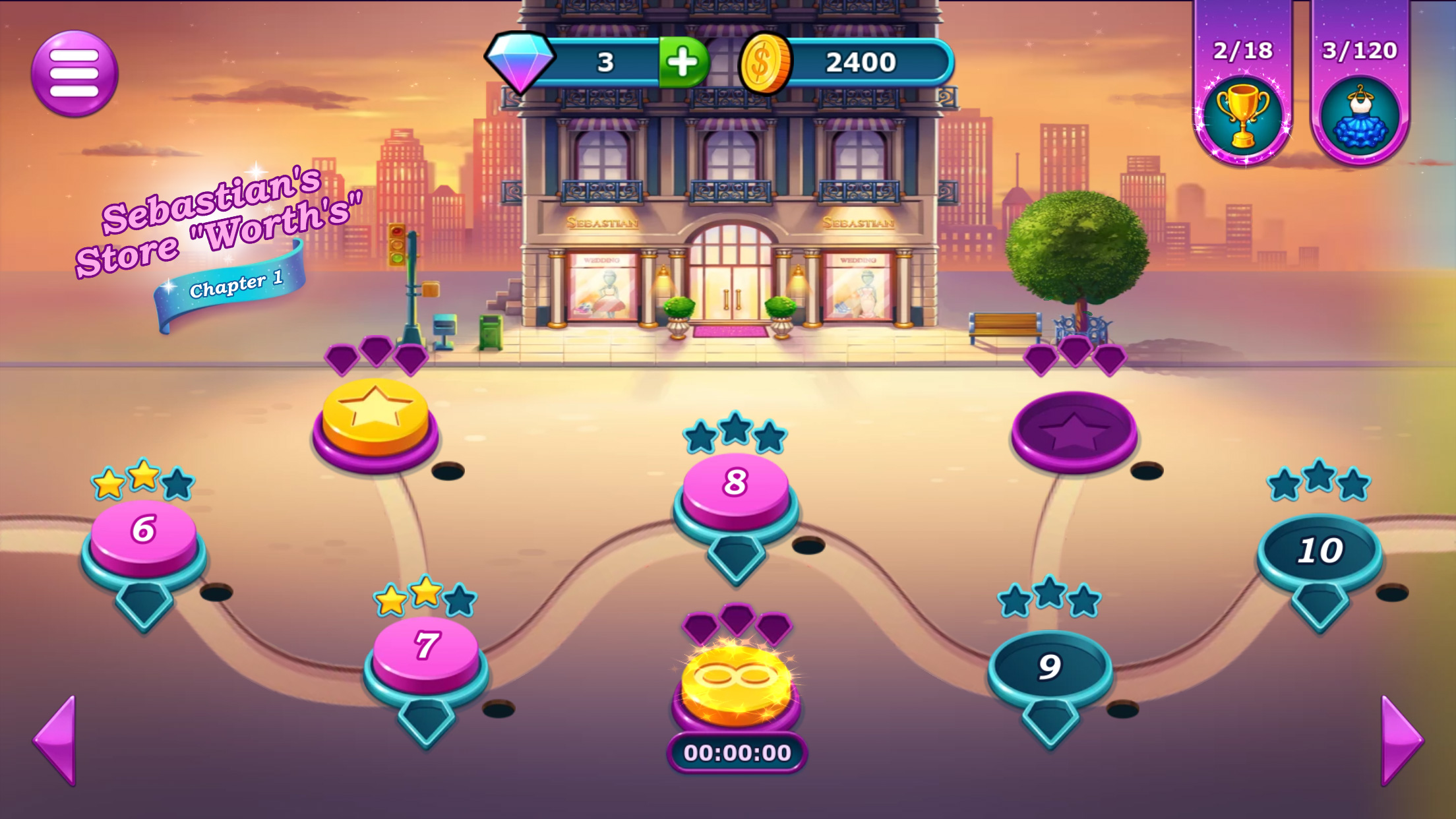
Task: Advance to next map page with right arrow
Action: pyautogui.click(x=1401, y=740)
